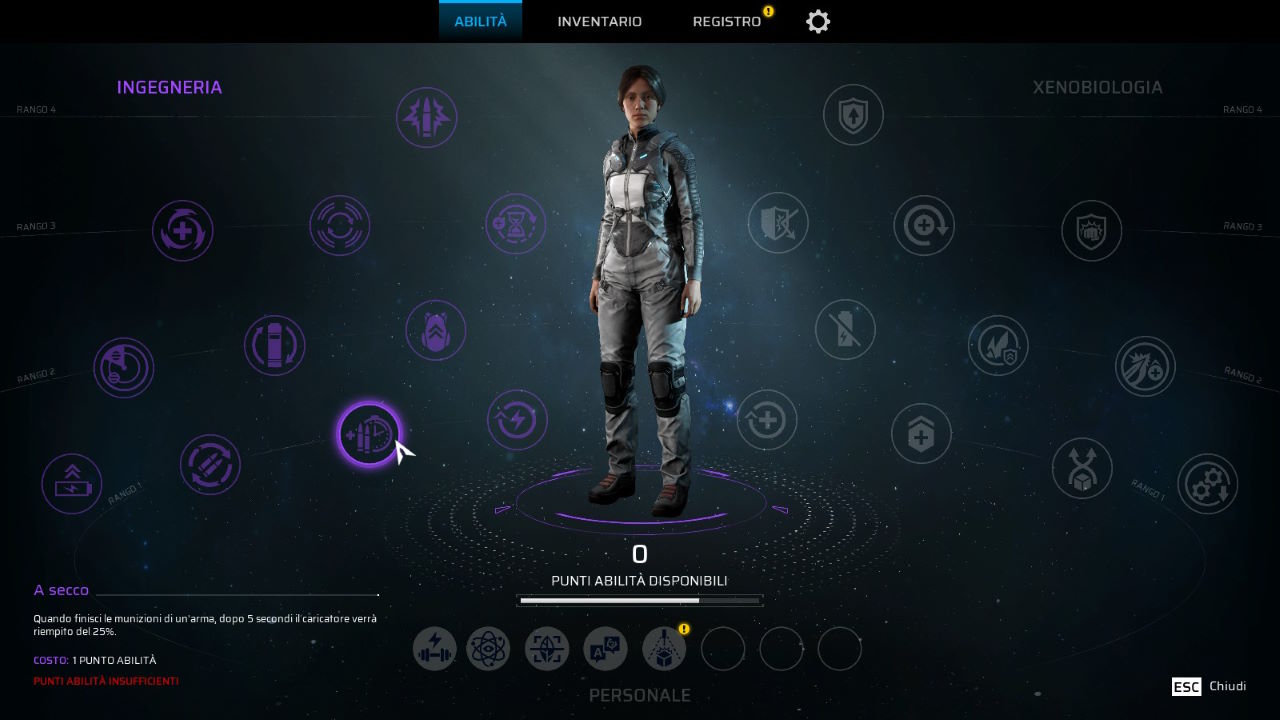Select the hourglass healing engineering skill
This screenshot has height=720, width=1280.
[x=516, y=224]
